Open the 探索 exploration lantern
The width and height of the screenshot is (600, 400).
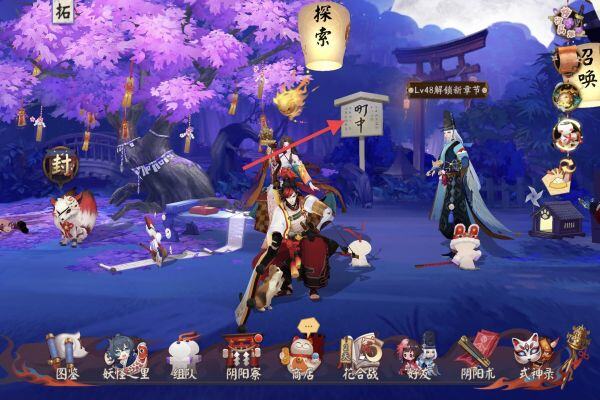click(x=325, y=33)
